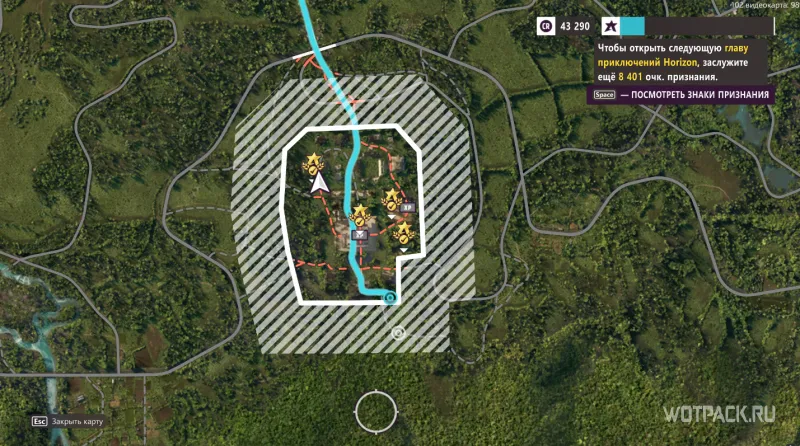Click the white circle marker below the route end
800x446 pixels.
click(398, 331)
